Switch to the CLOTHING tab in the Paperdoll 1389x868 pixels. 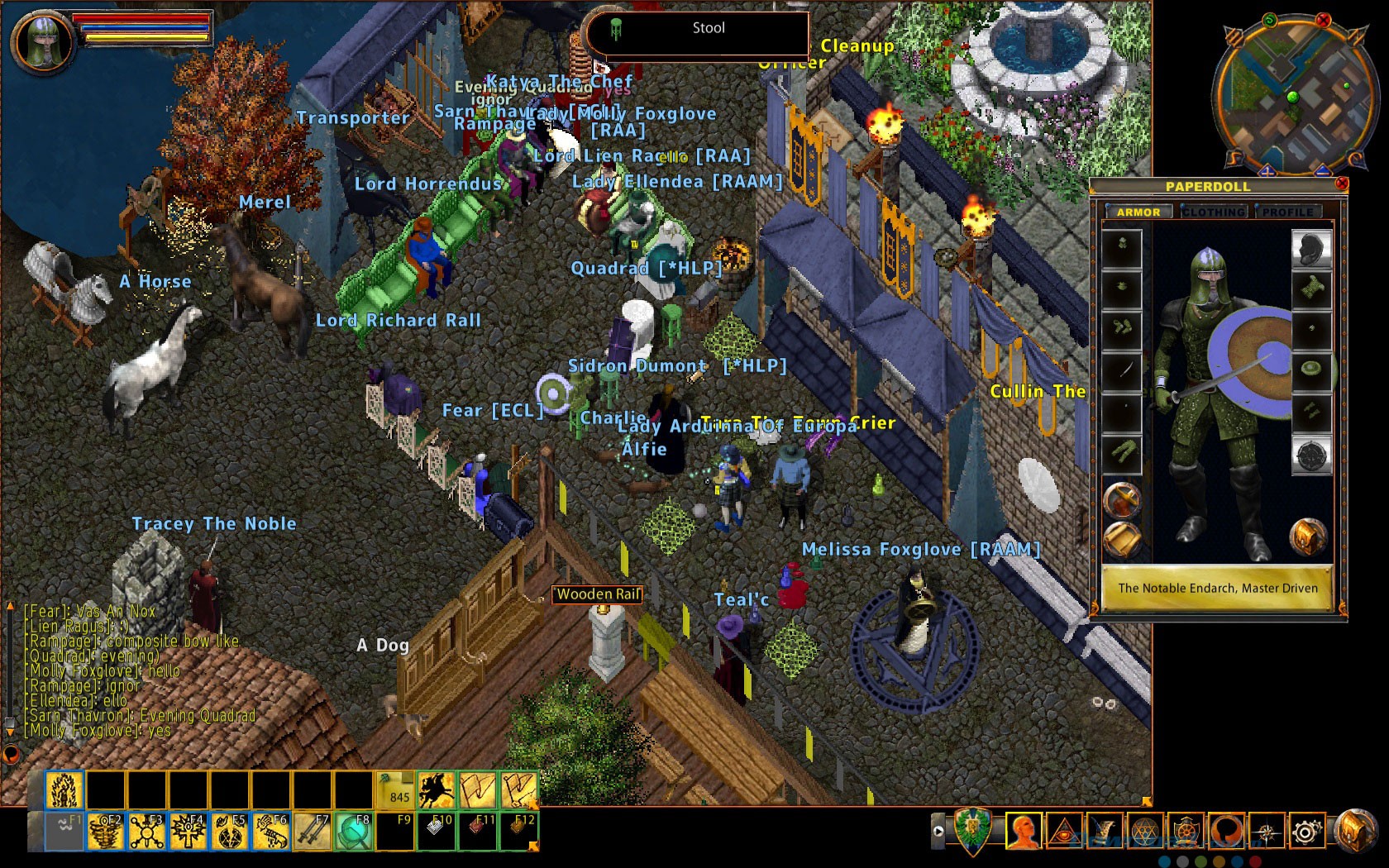click(x=1213, y=212)
